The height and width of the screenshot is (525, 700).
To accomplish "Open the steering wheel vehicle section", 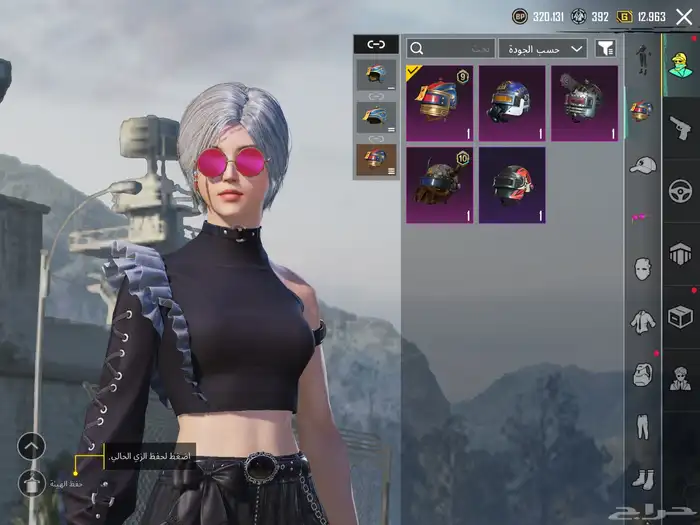I will 680,190.
